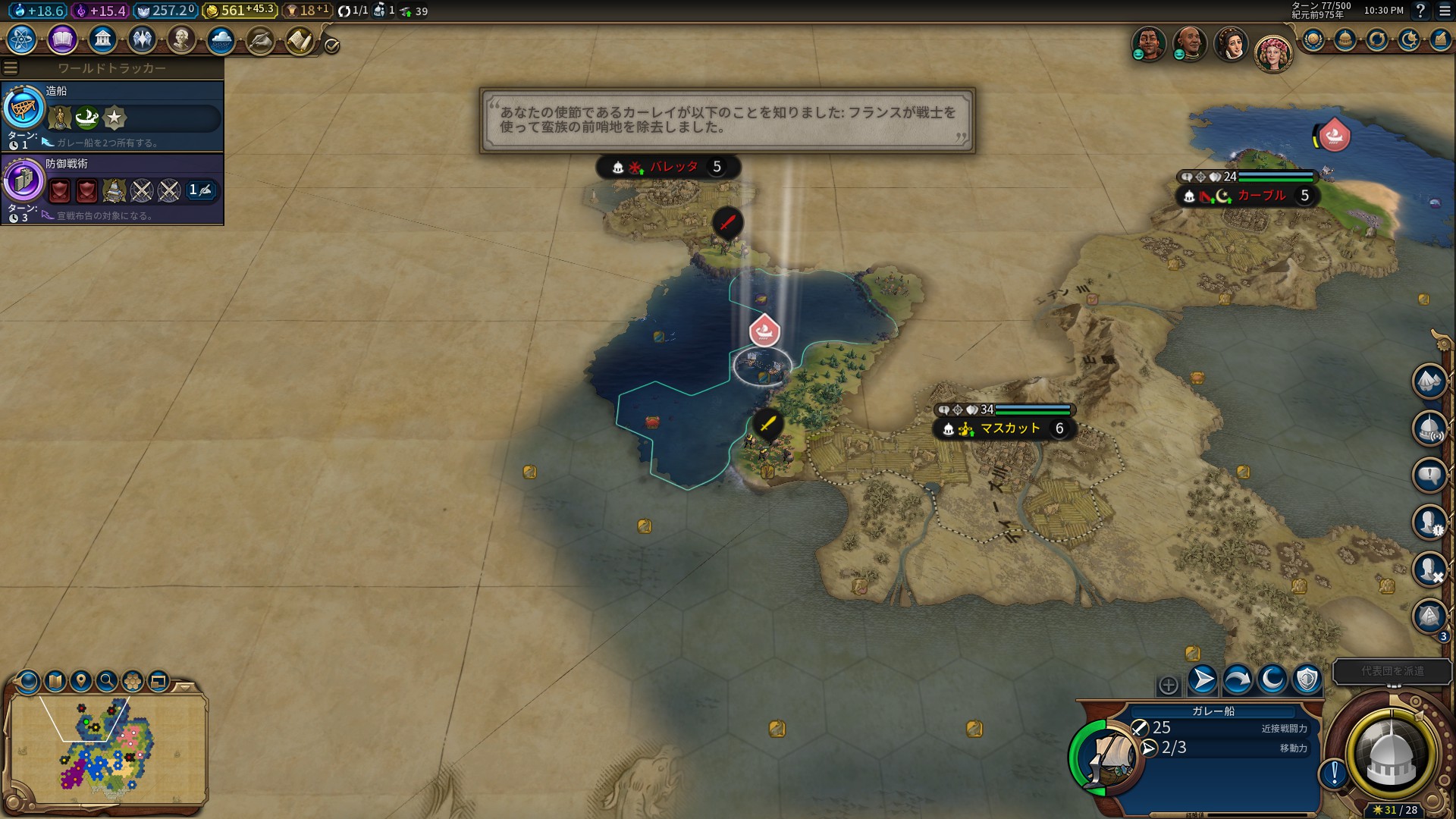Open the civics tree book icon
The height and width of the screenshot is (819, 1456).
(62, 39)
